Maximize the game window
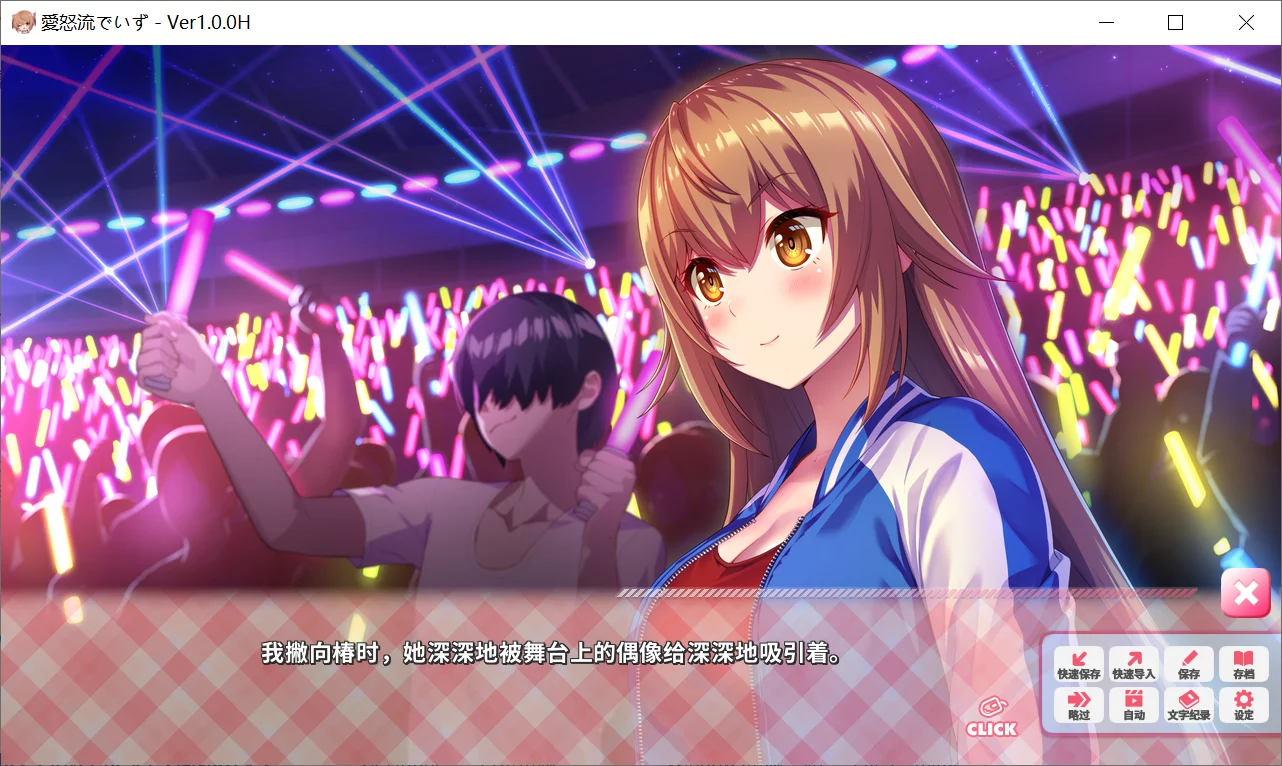The image size is (1282, 766). click(1175, 21)
